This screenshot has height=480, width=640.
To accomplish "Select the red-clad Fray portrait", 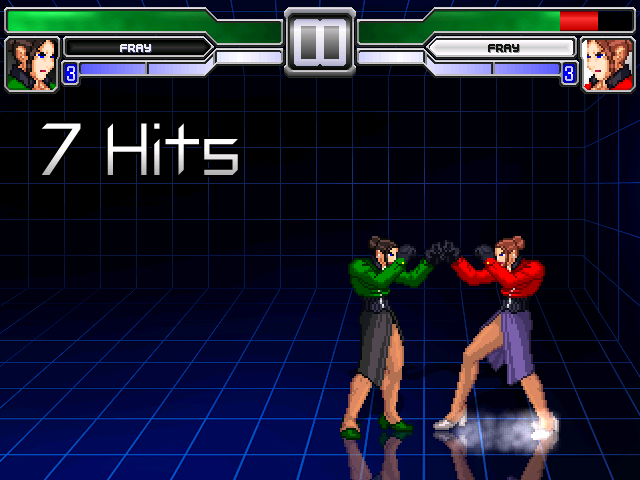I will (607, 64).
